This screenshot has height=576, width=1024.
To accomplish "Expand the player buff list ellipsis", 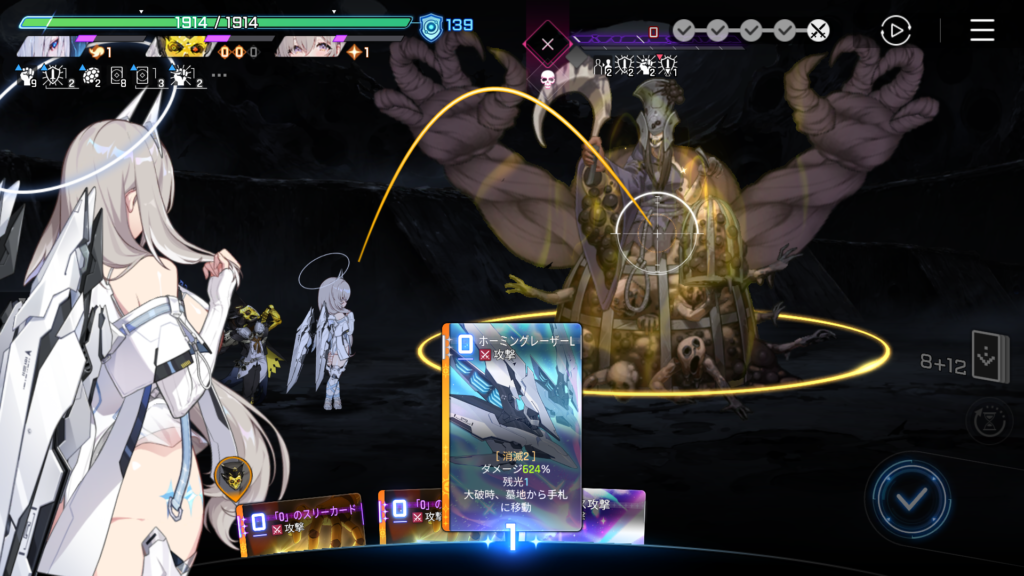I will [219, 75].
